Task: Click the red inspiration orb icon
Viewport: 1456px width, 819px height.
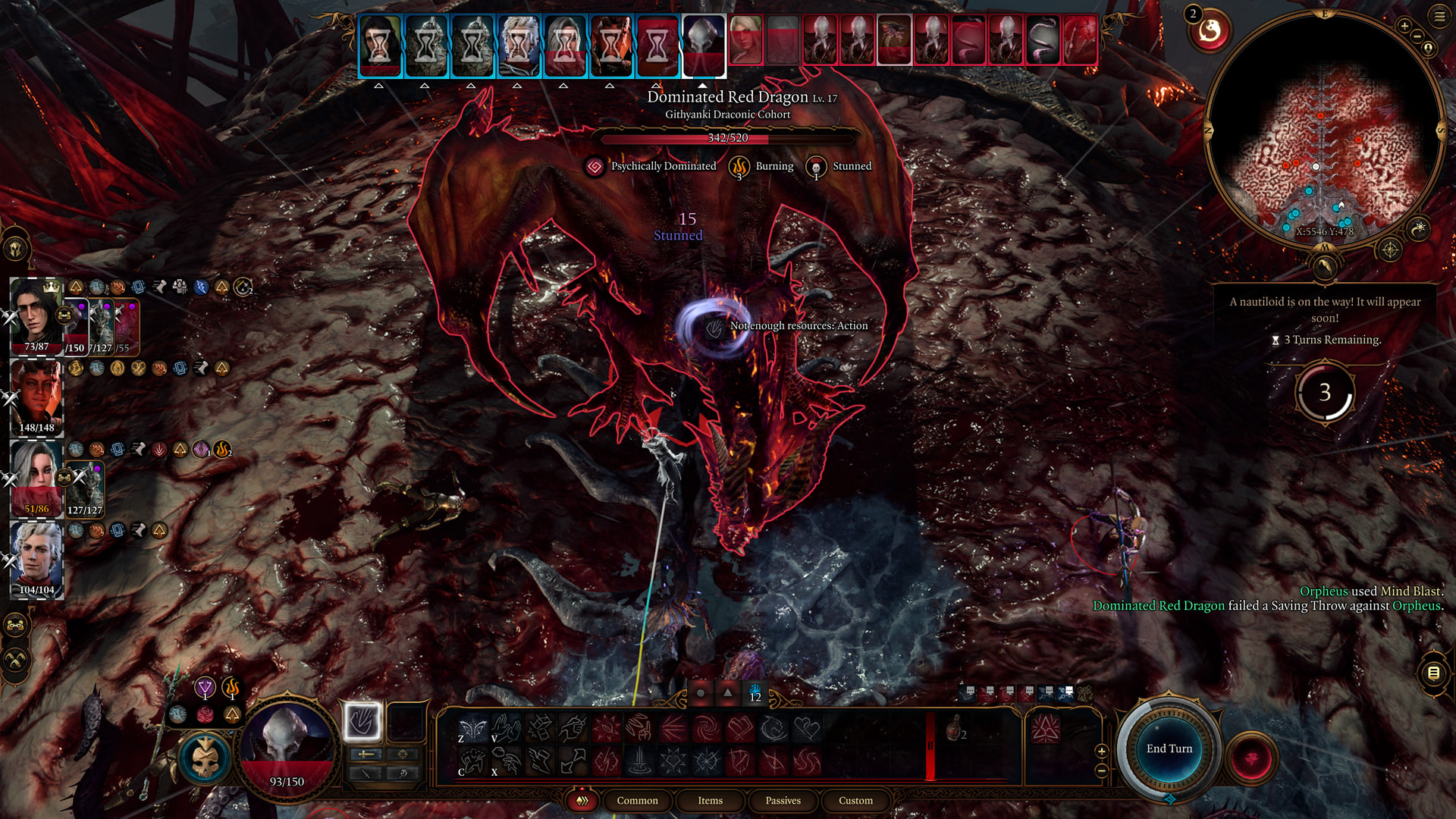Action: 1210,31
